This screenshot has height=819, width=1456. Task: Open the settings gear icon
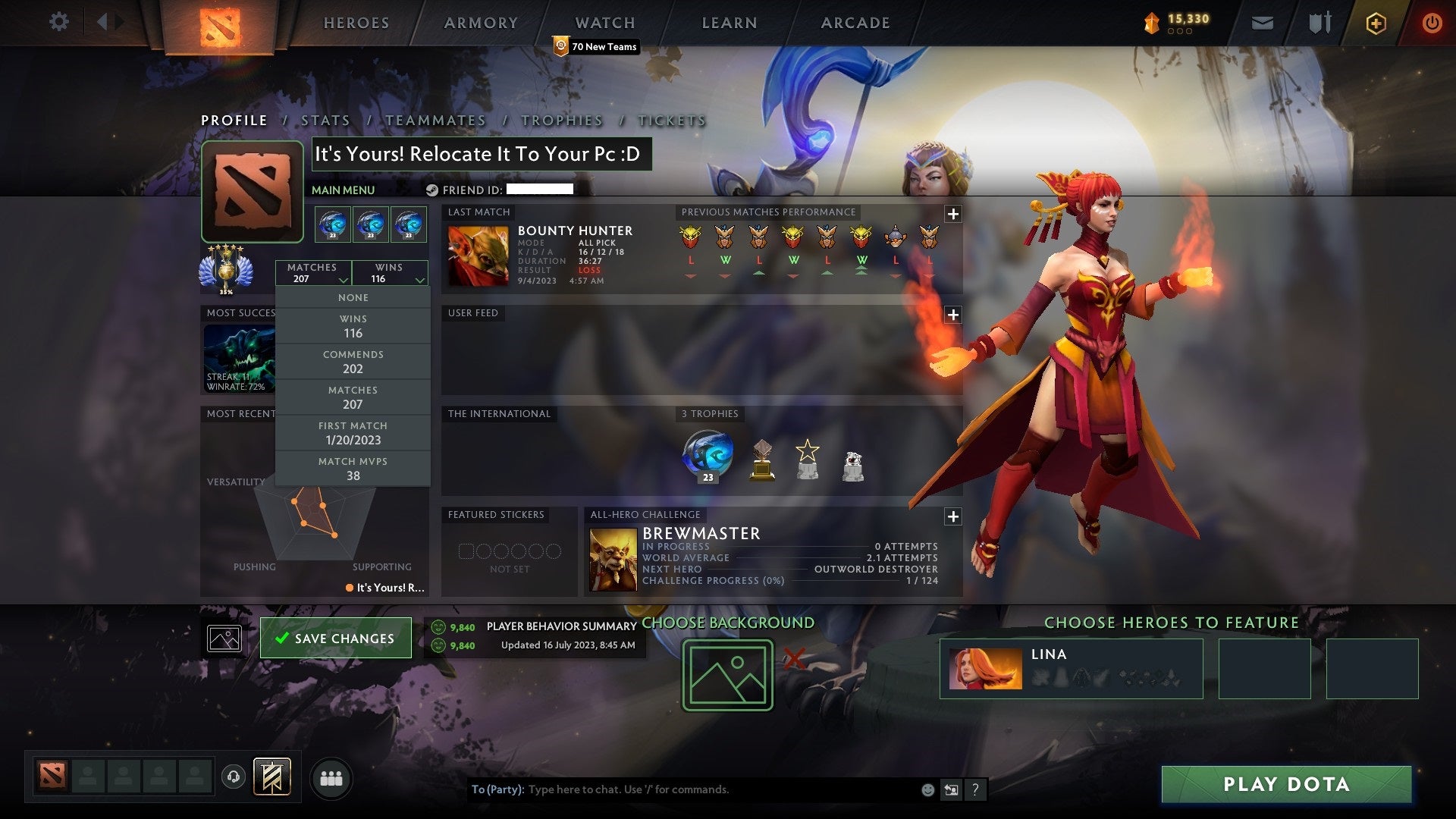tap(58, 22)
